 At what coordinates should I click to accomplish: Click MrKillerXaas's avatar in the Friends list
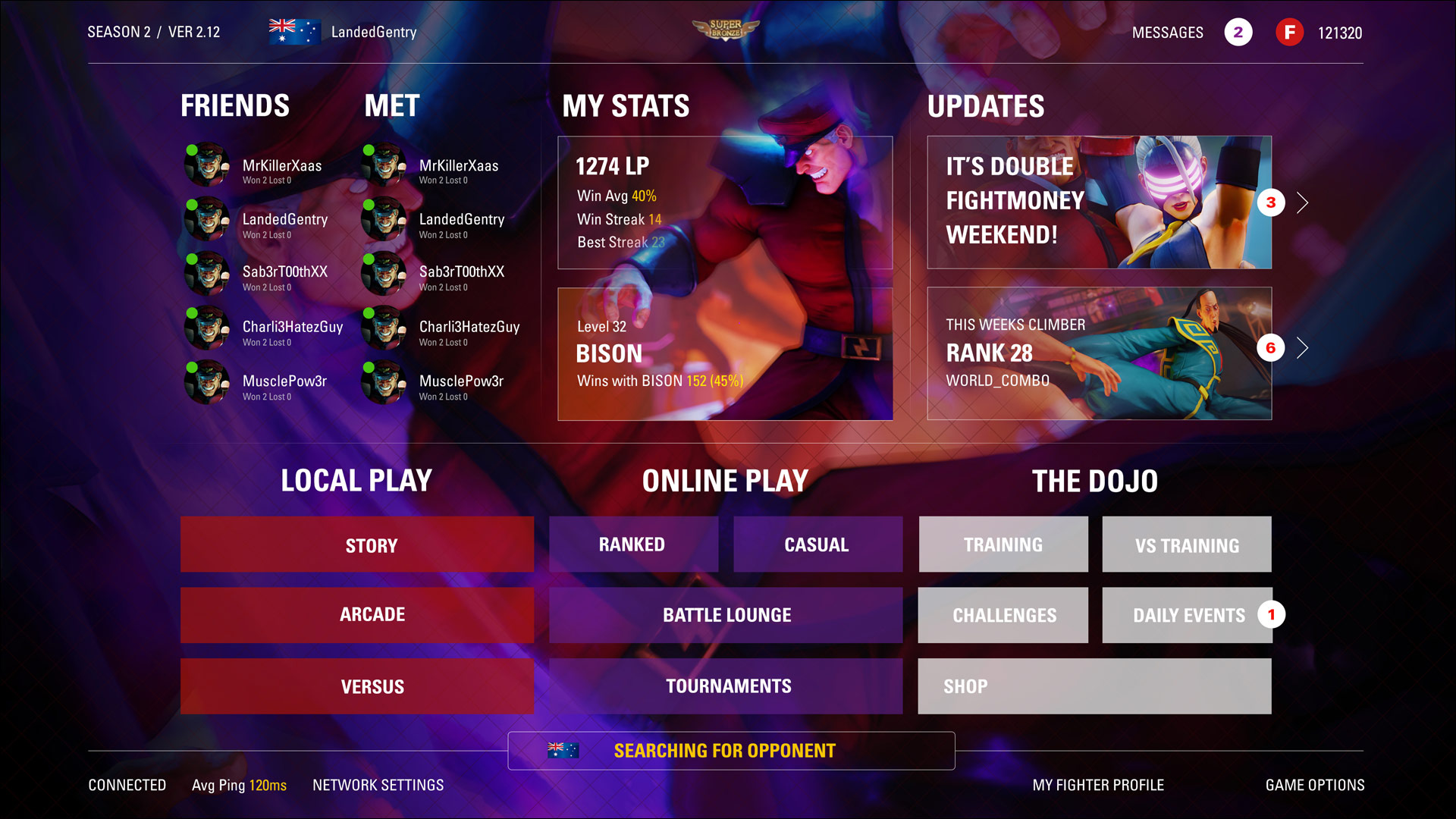(206, 165)
